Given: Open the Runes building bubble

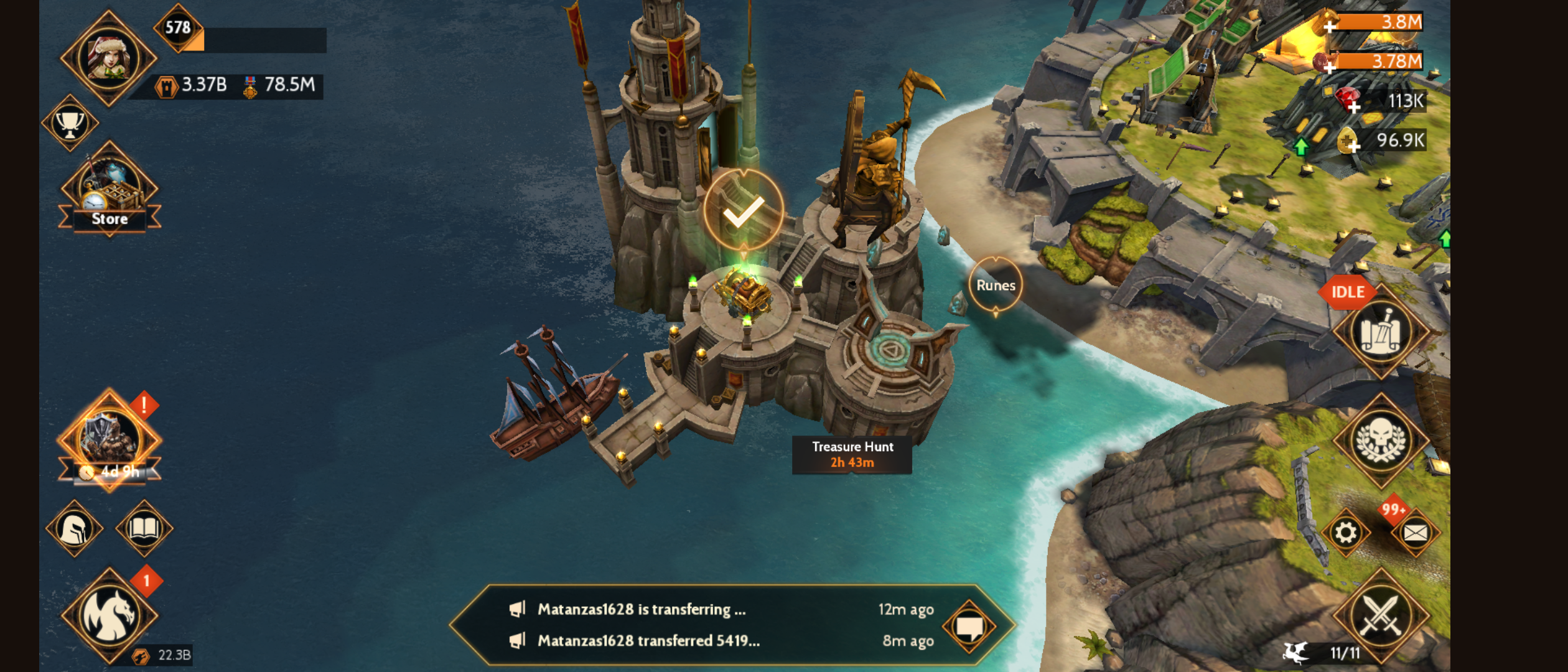Looking at the screenshot, I should 995,285.
